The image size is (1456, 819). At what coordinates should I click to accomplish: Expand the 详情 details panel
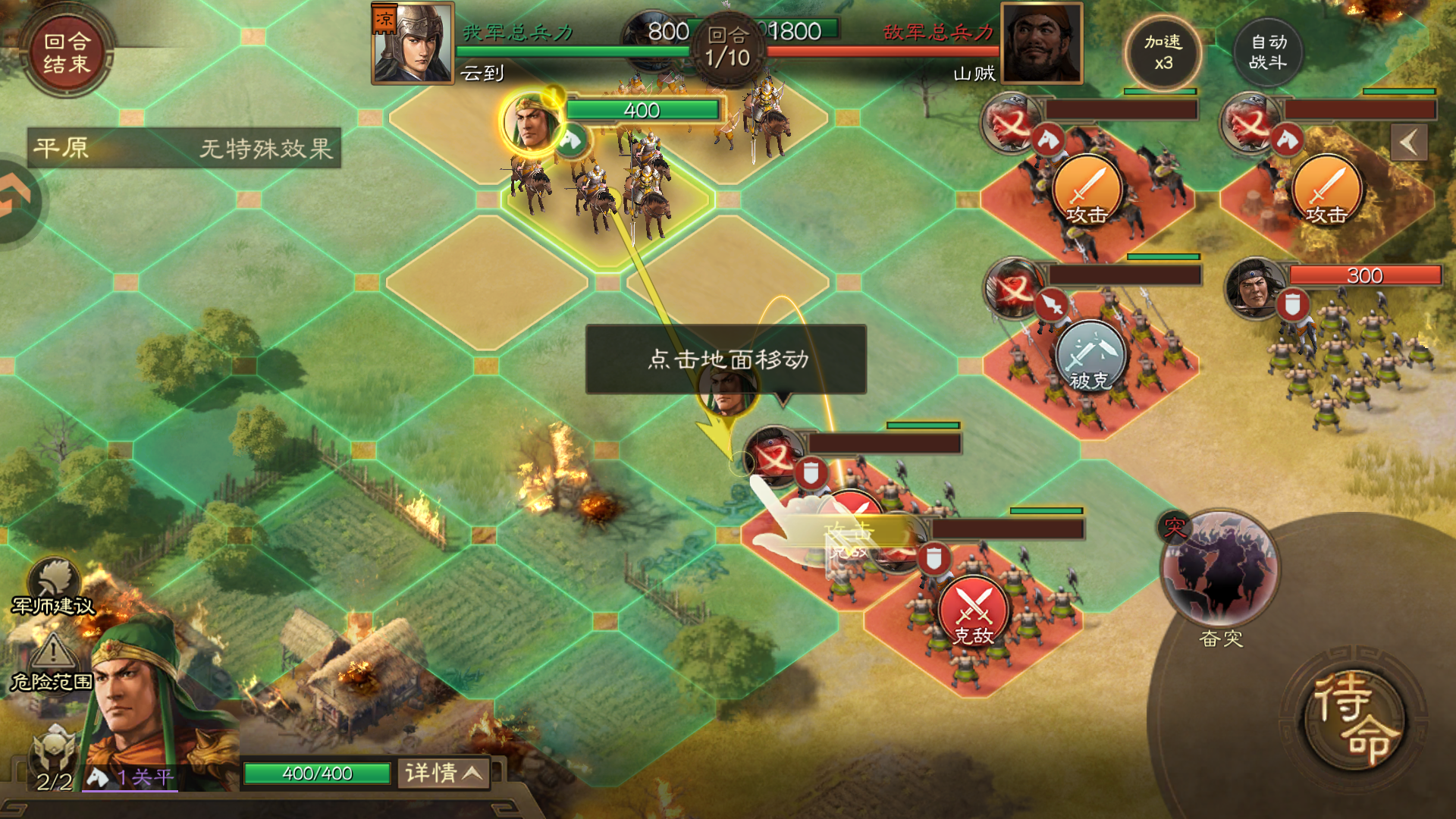pos(443,773)
